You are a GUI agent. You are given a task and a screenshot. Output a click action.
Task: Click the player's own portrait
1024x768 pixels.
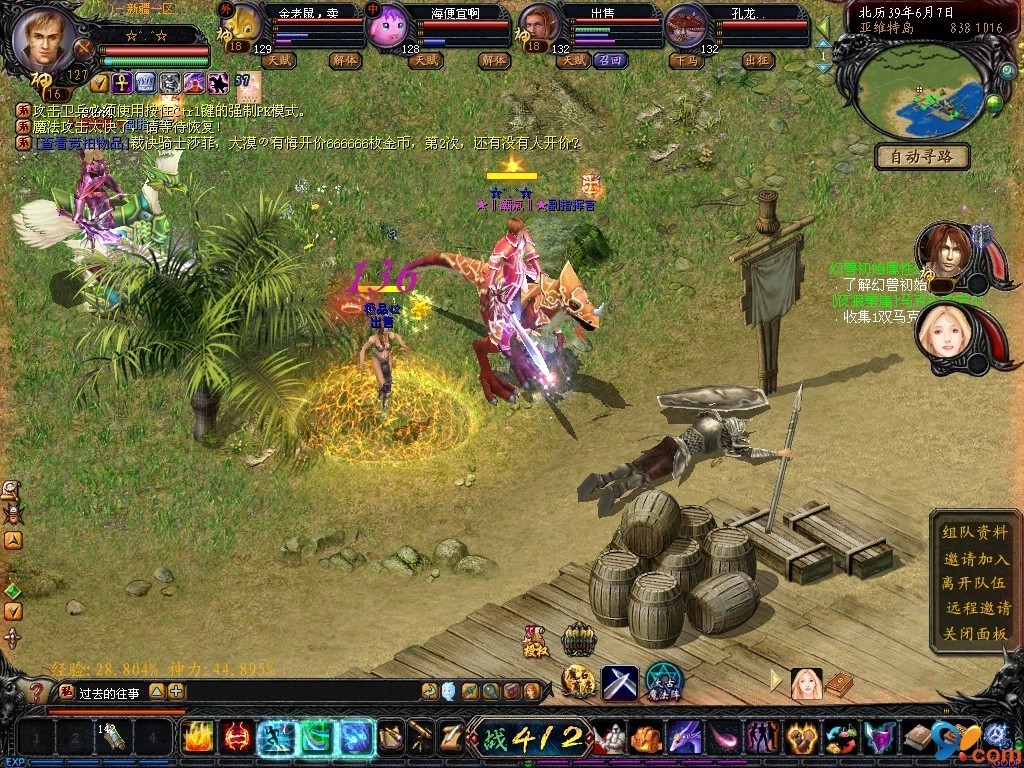pos(45,40)
